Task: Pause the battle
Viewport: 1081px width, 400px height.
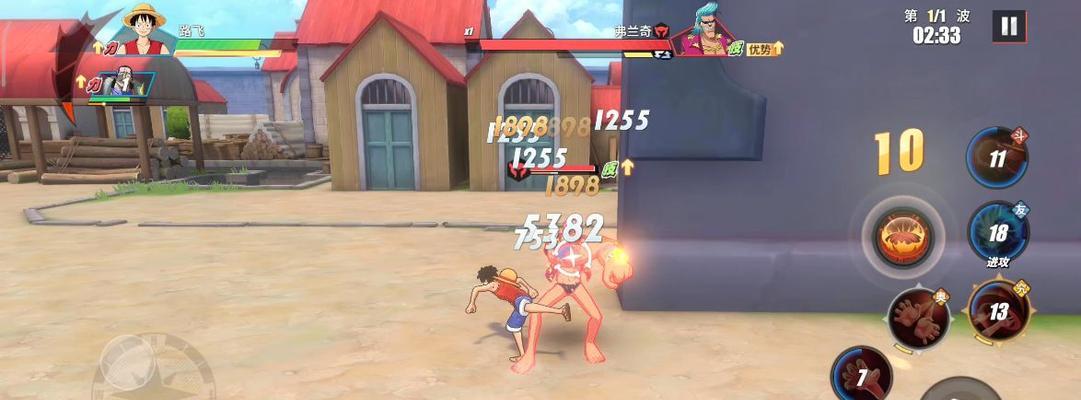Action: pyautogui.click(x=1008, y=27)
